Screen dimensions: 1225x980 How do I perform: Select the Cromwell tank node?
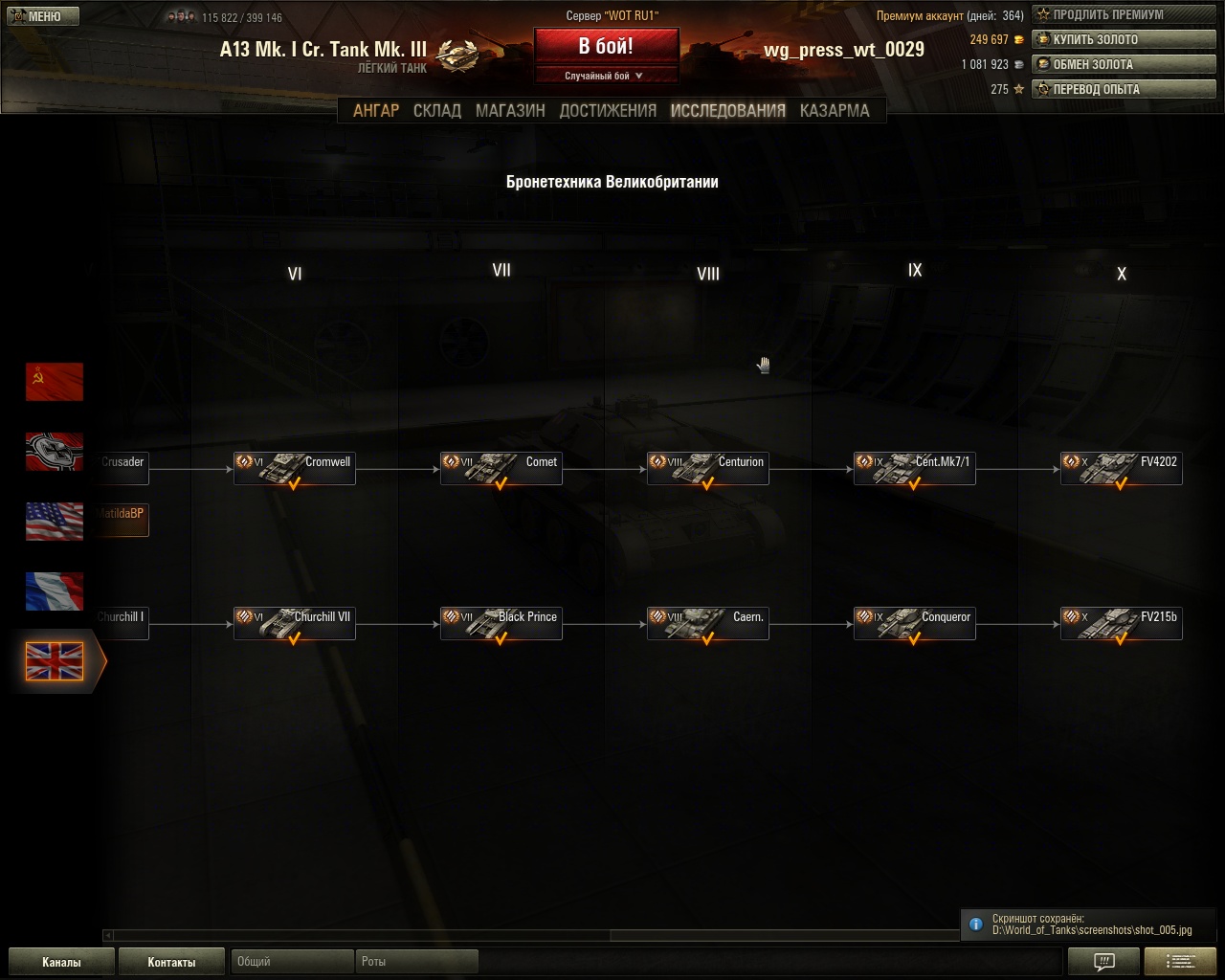(x=295, y=469)
